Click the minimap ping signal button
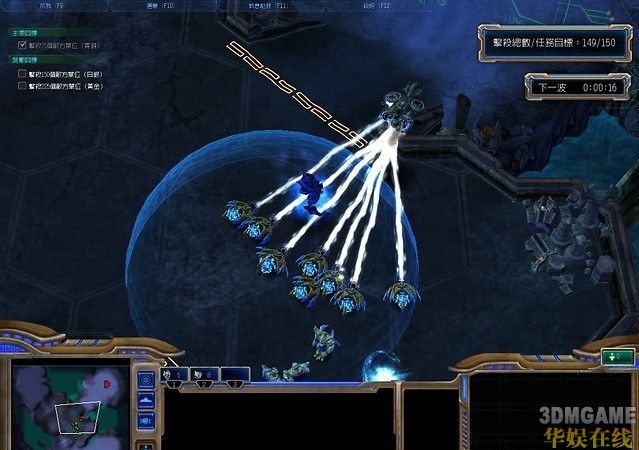639x450 pixels. coord(146,380)
